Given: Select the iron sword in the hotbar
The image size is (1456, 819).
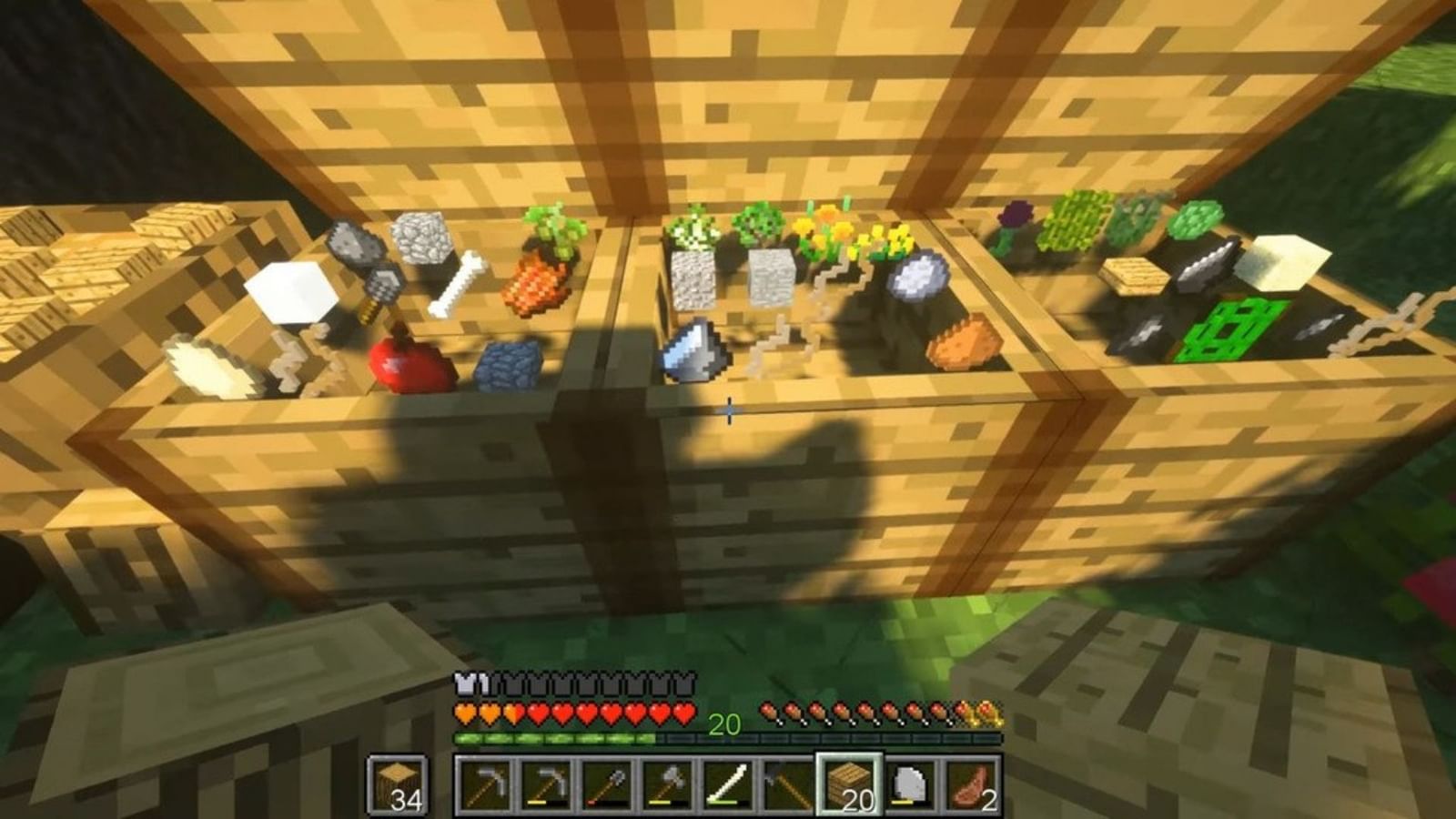Looking at the screenshot, I should pos(725,786).
